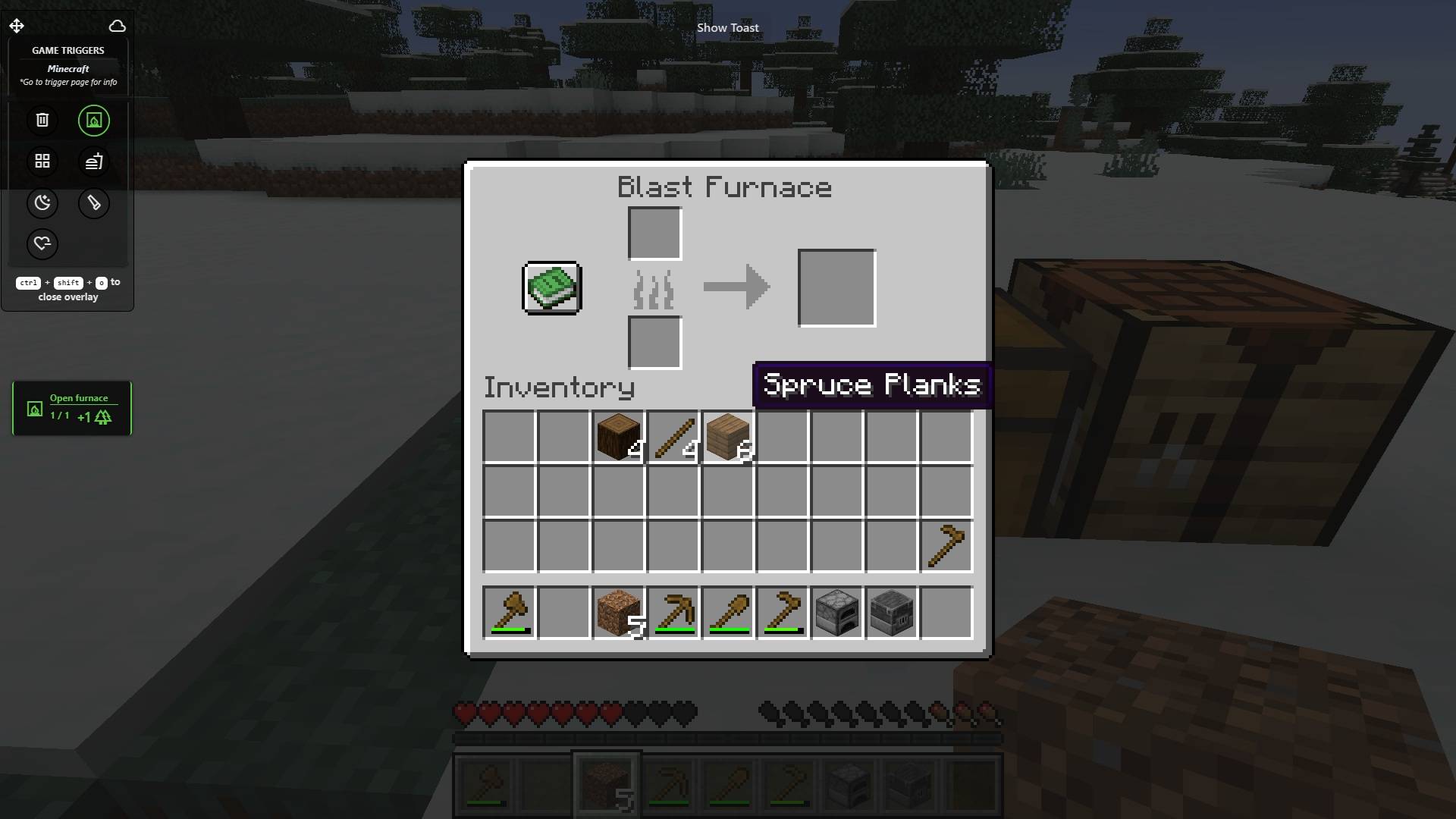Click the journal trigger icon in Game Triggers

[94, 161]
